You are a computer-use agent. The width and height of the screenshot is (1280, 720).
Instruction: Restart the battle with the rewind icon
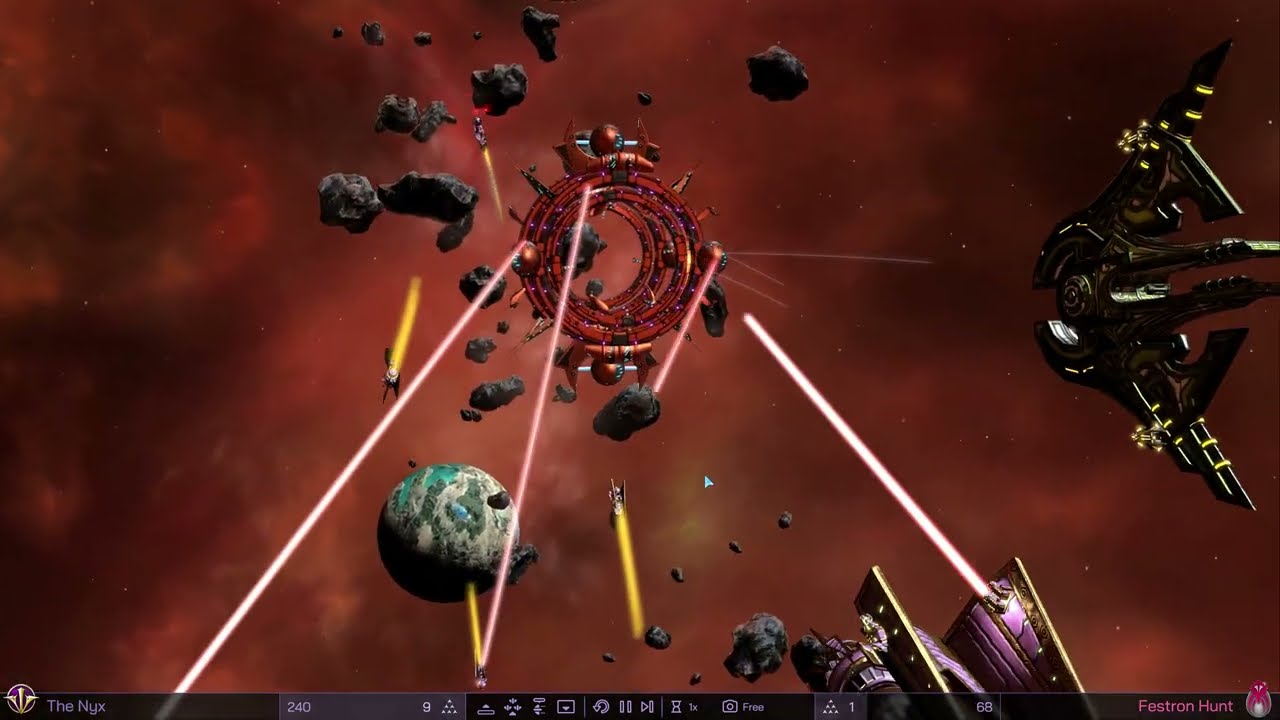601,707
